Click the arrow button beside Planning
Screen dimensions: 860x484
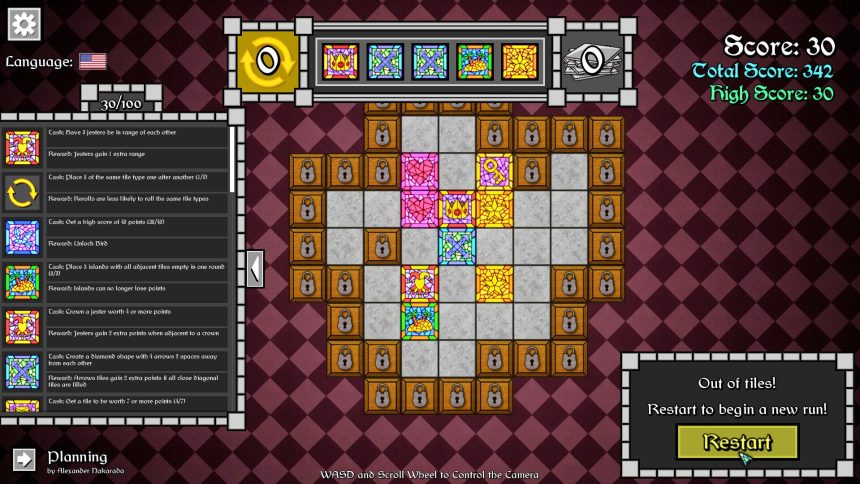pyautogui.click(x=24, y=458)
